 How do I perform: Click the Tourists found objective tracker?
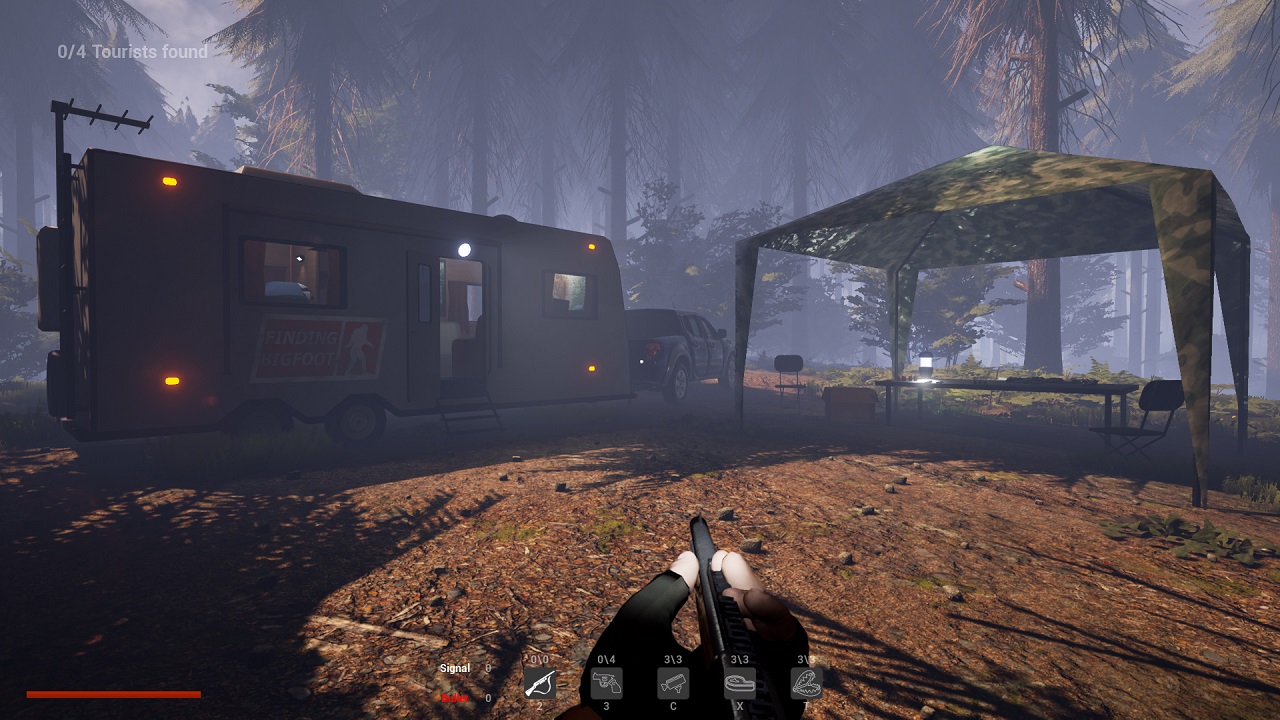pyautogui.click(x=133, y=52)
